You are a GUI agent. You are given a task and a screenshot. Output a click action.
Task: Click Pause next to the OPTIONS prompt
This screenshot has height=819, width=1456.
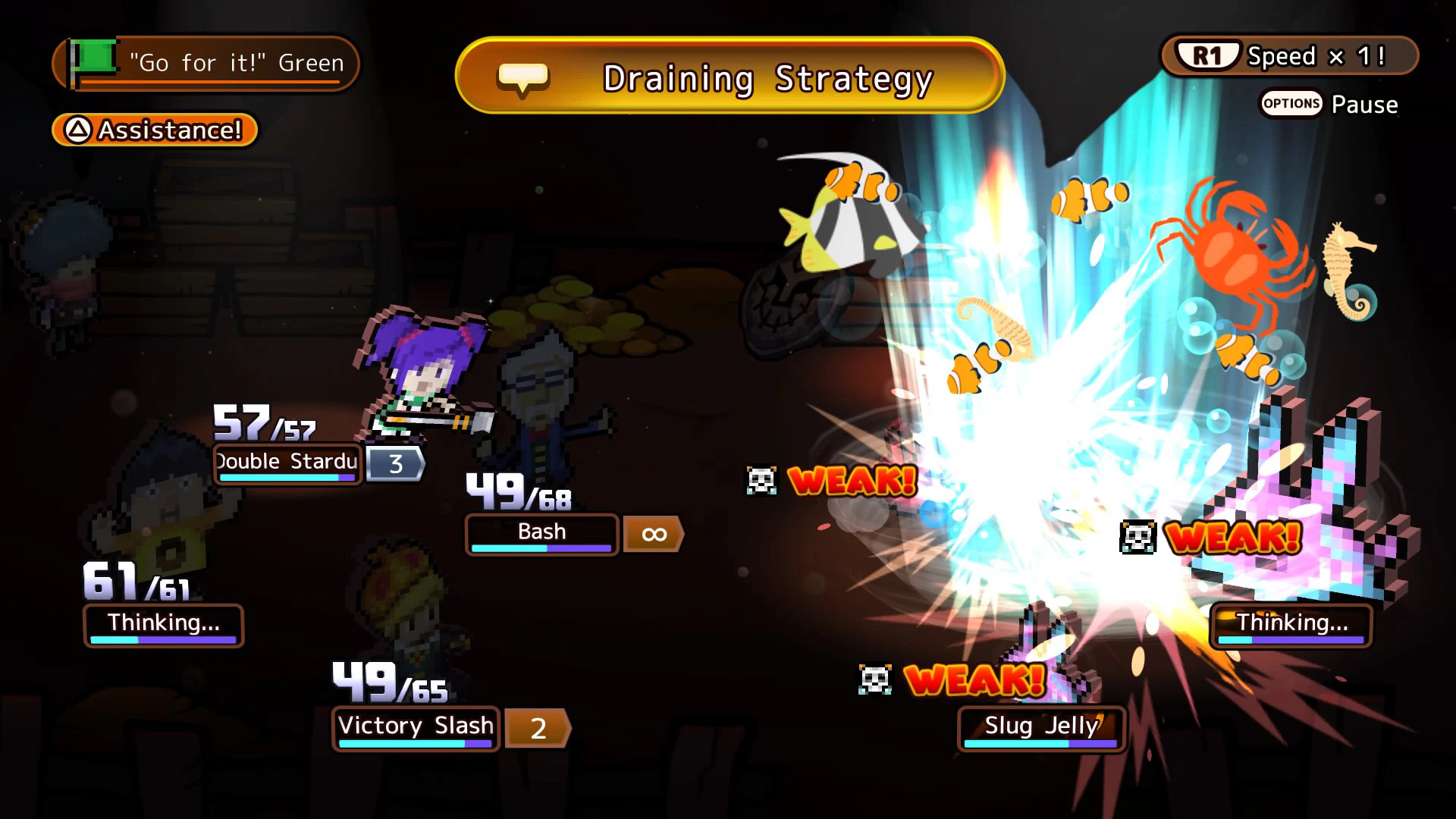(1365, 105)
